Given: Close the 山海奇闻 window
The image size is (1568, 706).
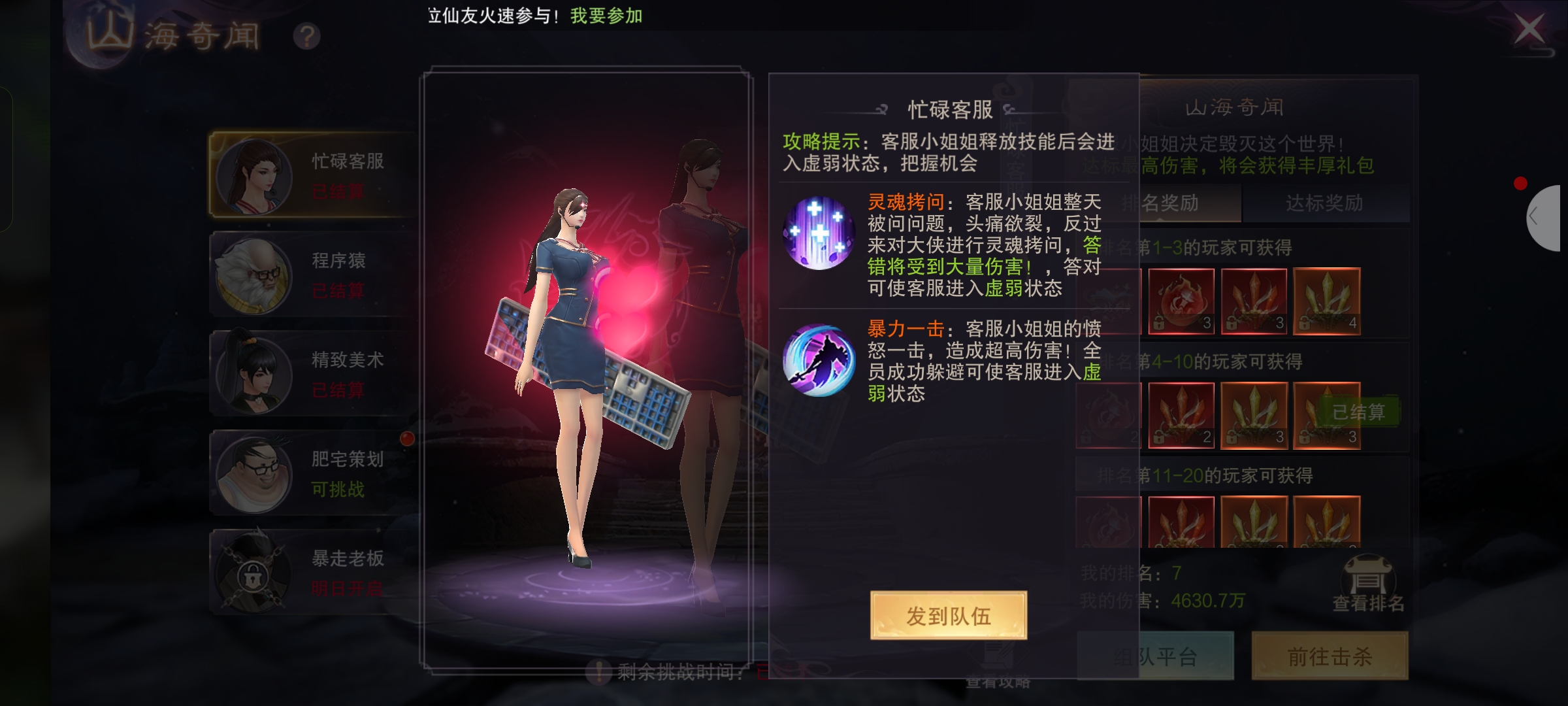Looking at the screenshot, I should (x=1529, y=29).
